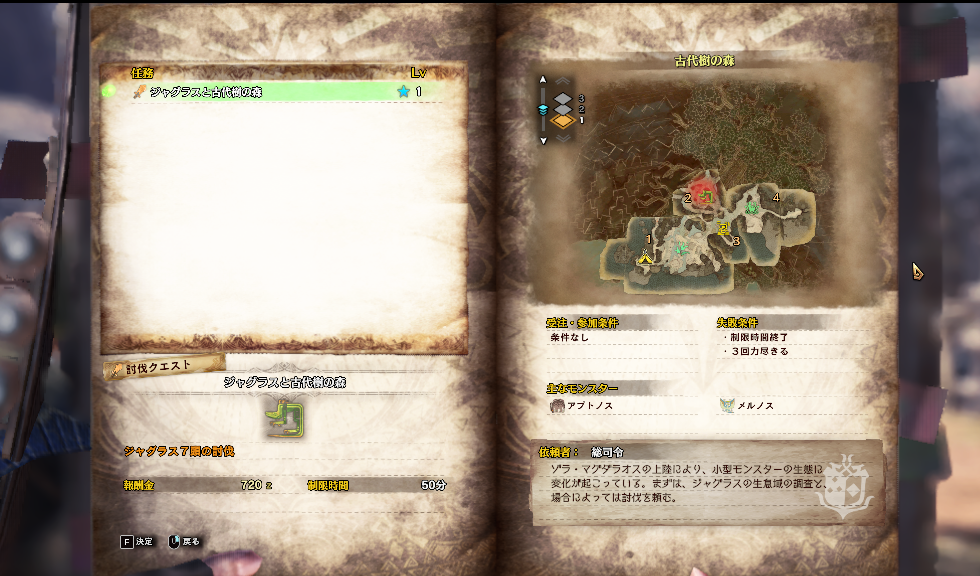Switch map to floor 3 layer
This screenshot has width=980, height=576.
563,98
